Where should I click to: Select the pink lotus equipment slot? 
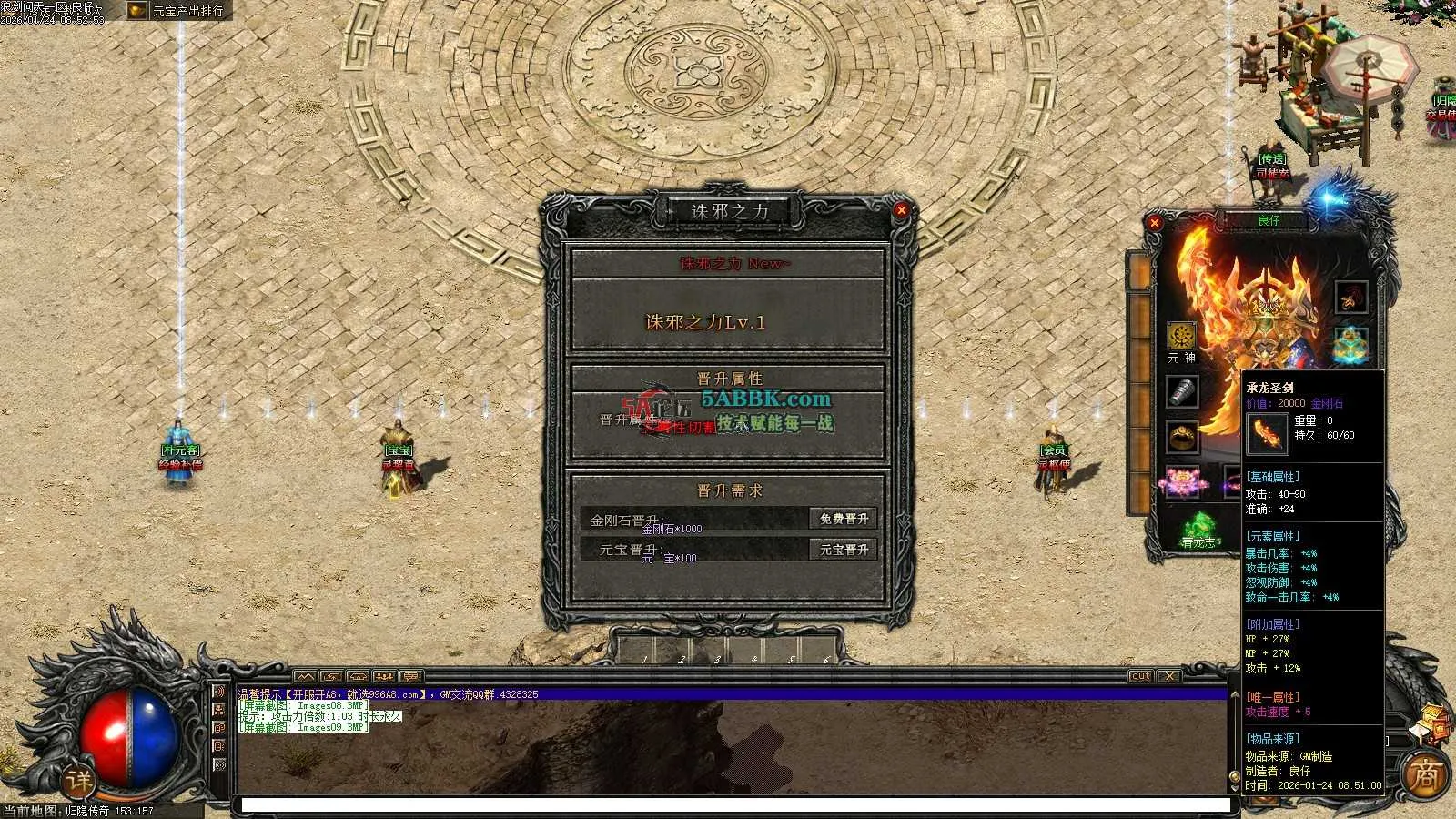pos(1182,480)
